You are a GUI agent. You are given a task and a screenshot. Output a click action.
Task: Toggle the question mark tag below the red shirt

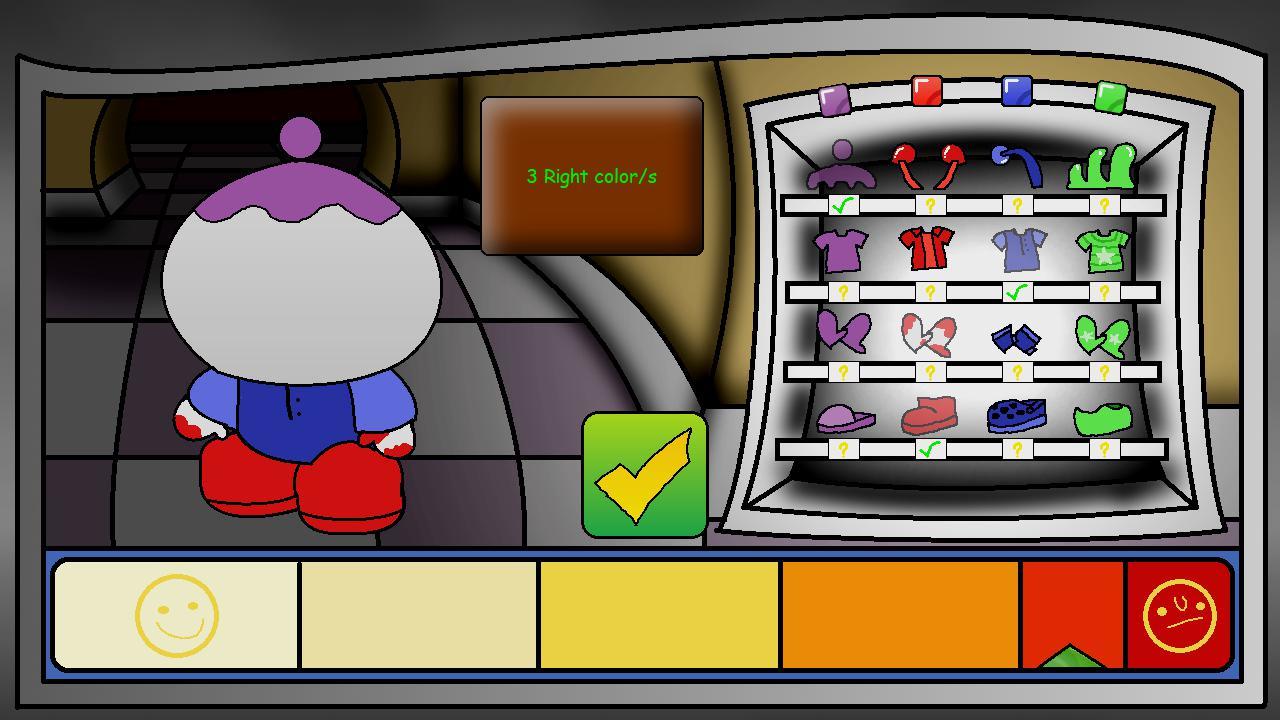click(x=930, y=292)
